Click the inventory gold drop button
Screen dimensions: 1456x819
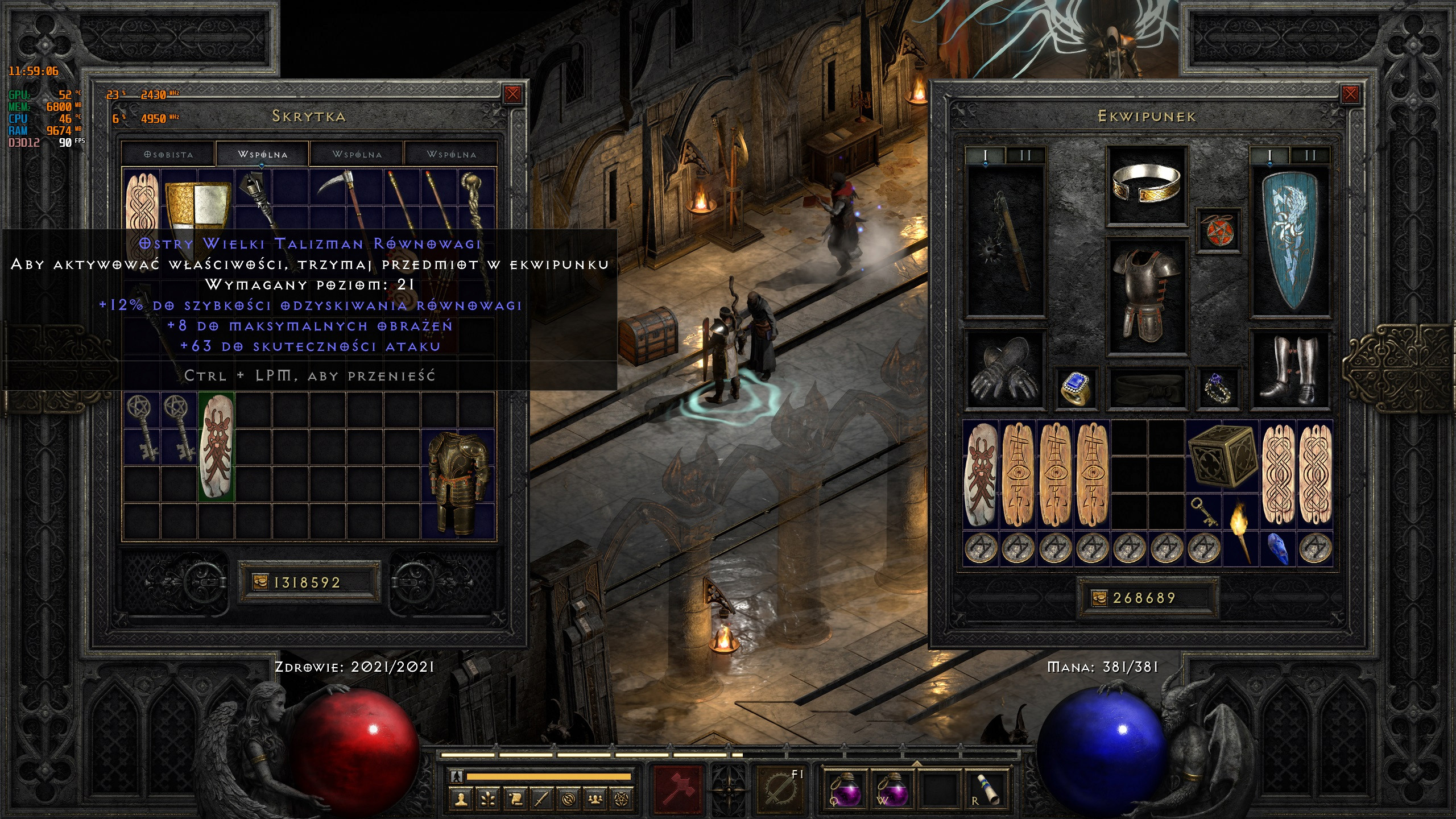tap(1099, 598)
